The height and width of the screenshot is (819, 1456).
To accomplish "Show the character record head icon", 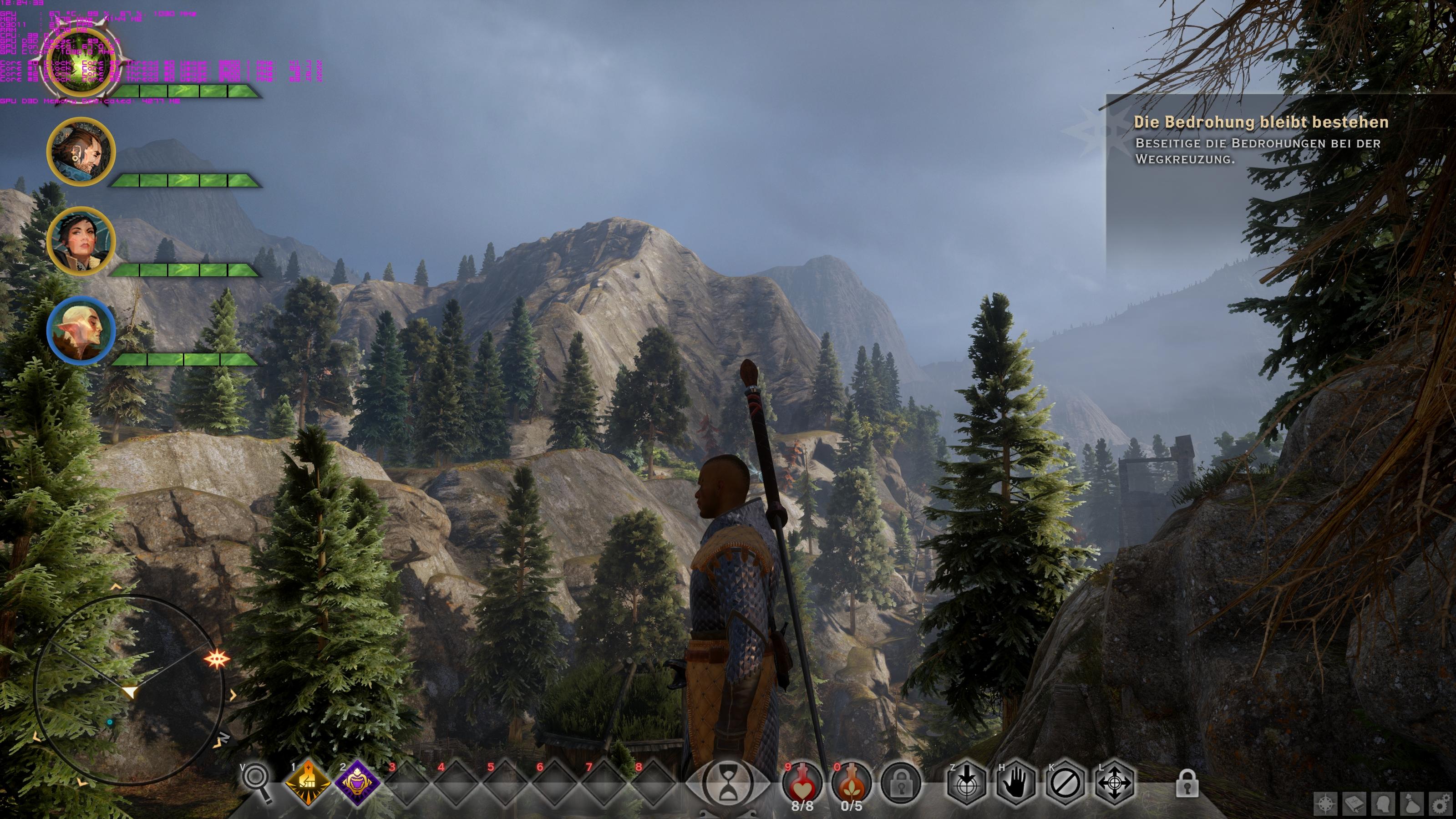I will (x=1384, y=804).
